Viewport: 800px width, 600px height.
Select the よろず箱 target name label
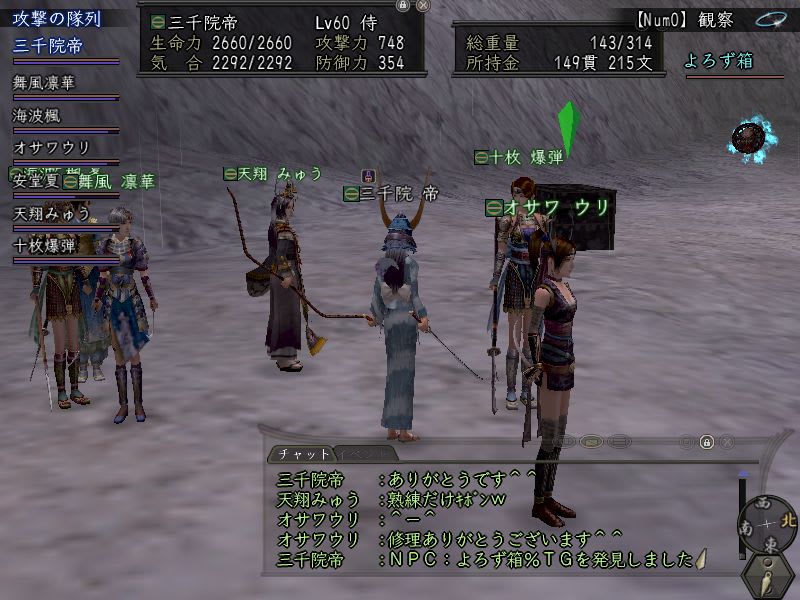[717, 61]
